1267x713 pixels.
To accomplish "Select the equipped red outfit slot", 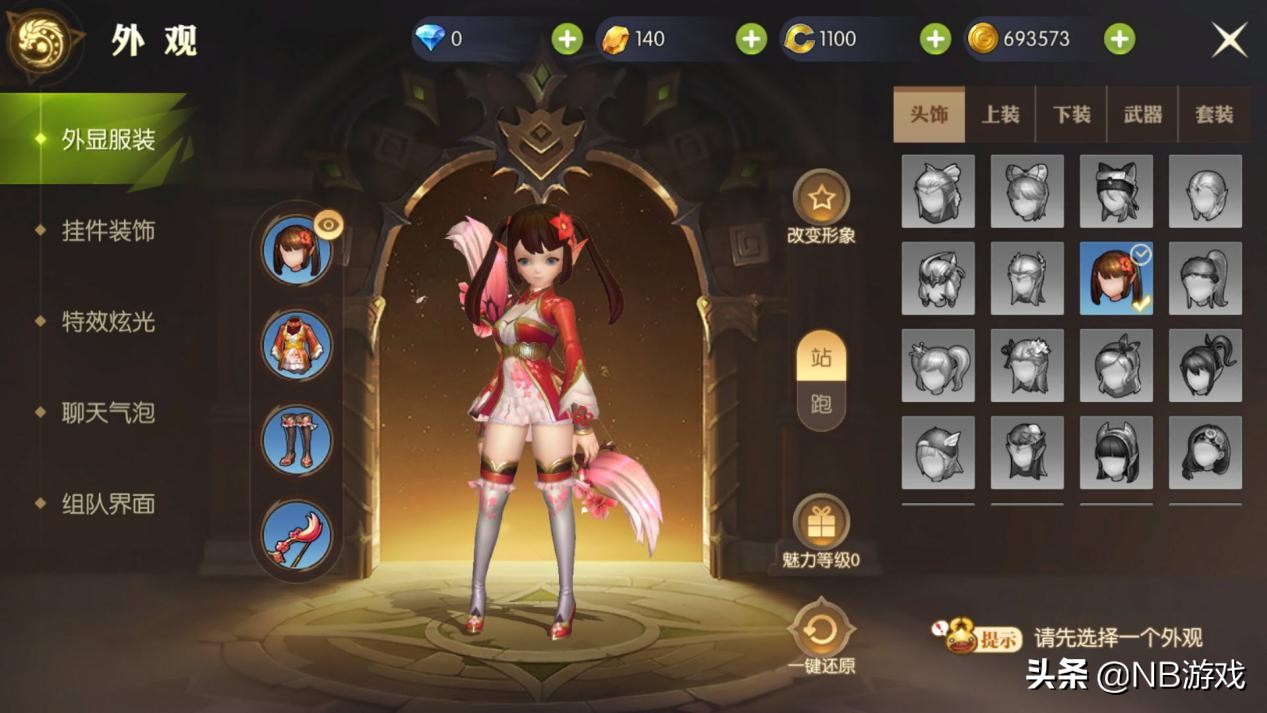I will (x=297, y=345).
